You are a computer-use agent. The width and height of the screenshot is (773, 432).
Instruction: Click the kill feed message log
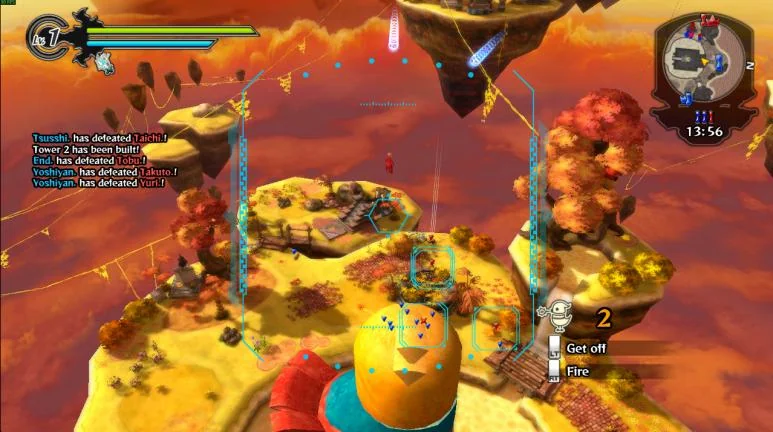(x=99, y=160)
